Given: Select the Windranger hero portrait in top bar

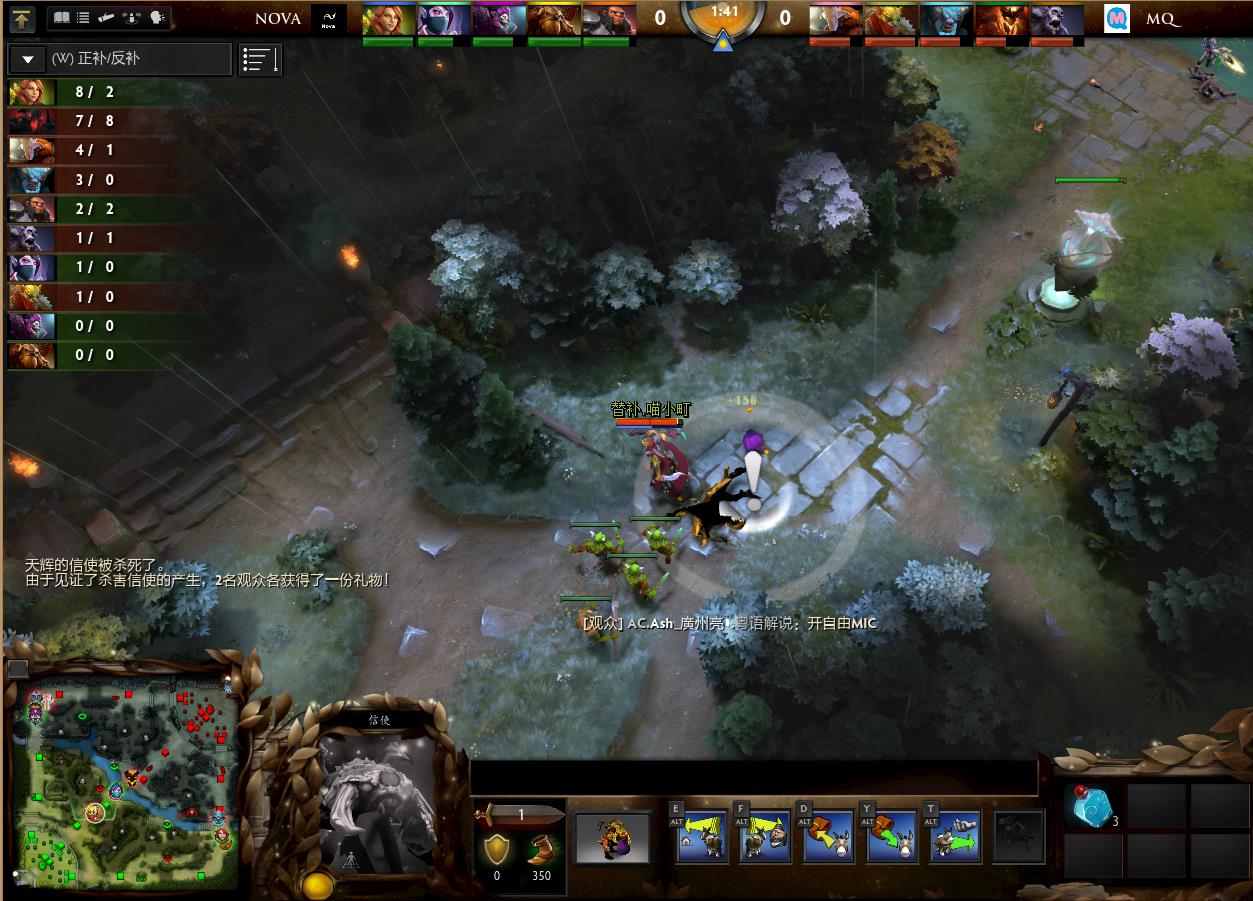Looking at the screenshot, I should tap(387, 20).
